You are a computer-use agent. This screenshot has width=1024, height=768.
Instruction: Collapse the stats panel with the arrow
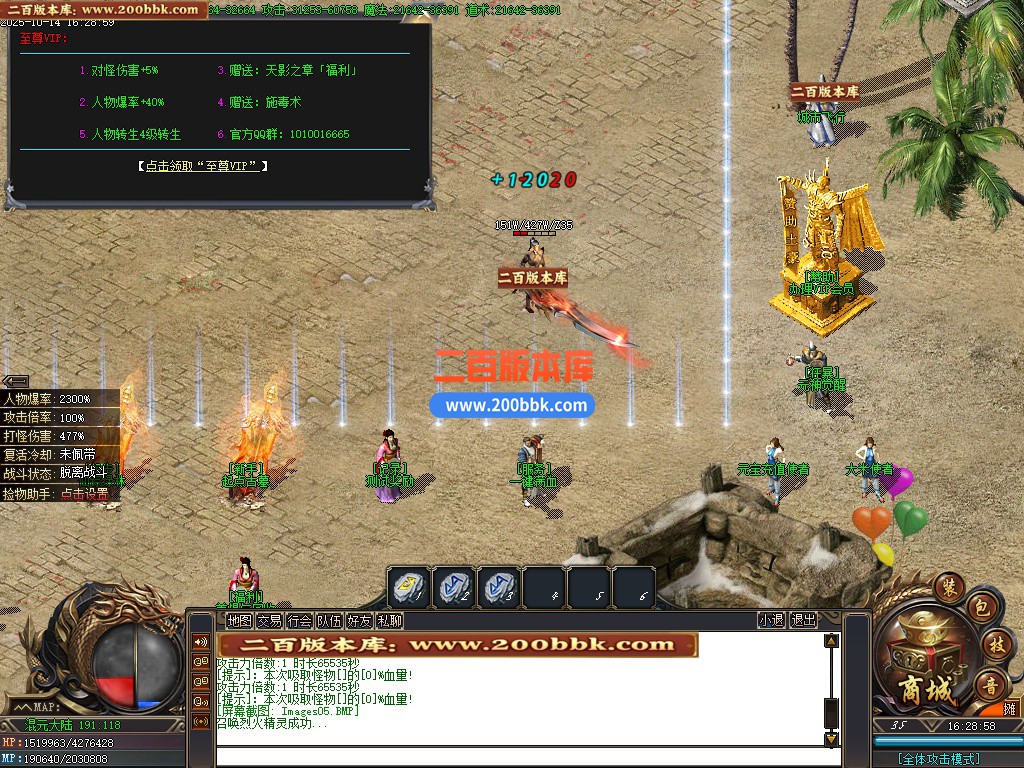(x=15, y=381)
